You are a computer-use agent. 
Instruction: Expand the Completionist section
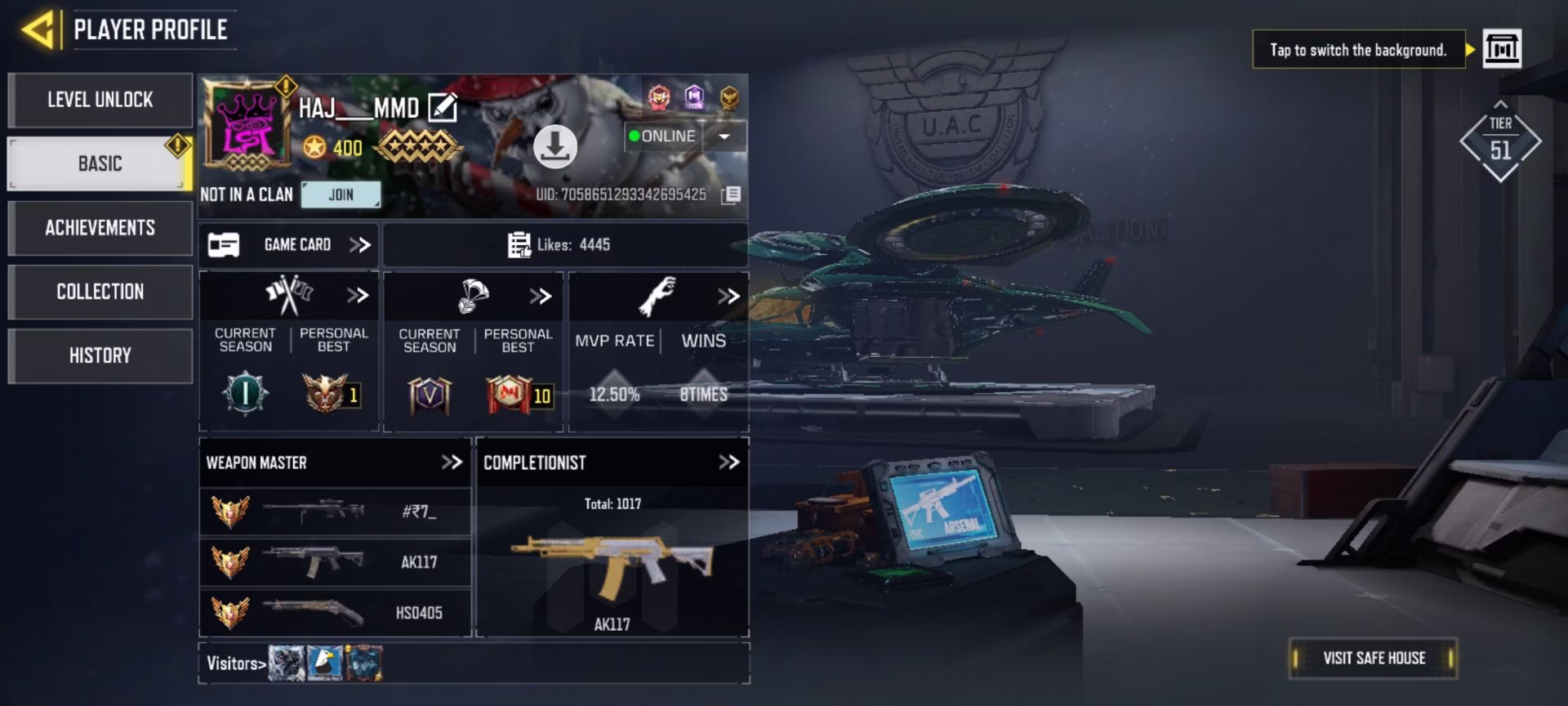[x=728, y=462]
